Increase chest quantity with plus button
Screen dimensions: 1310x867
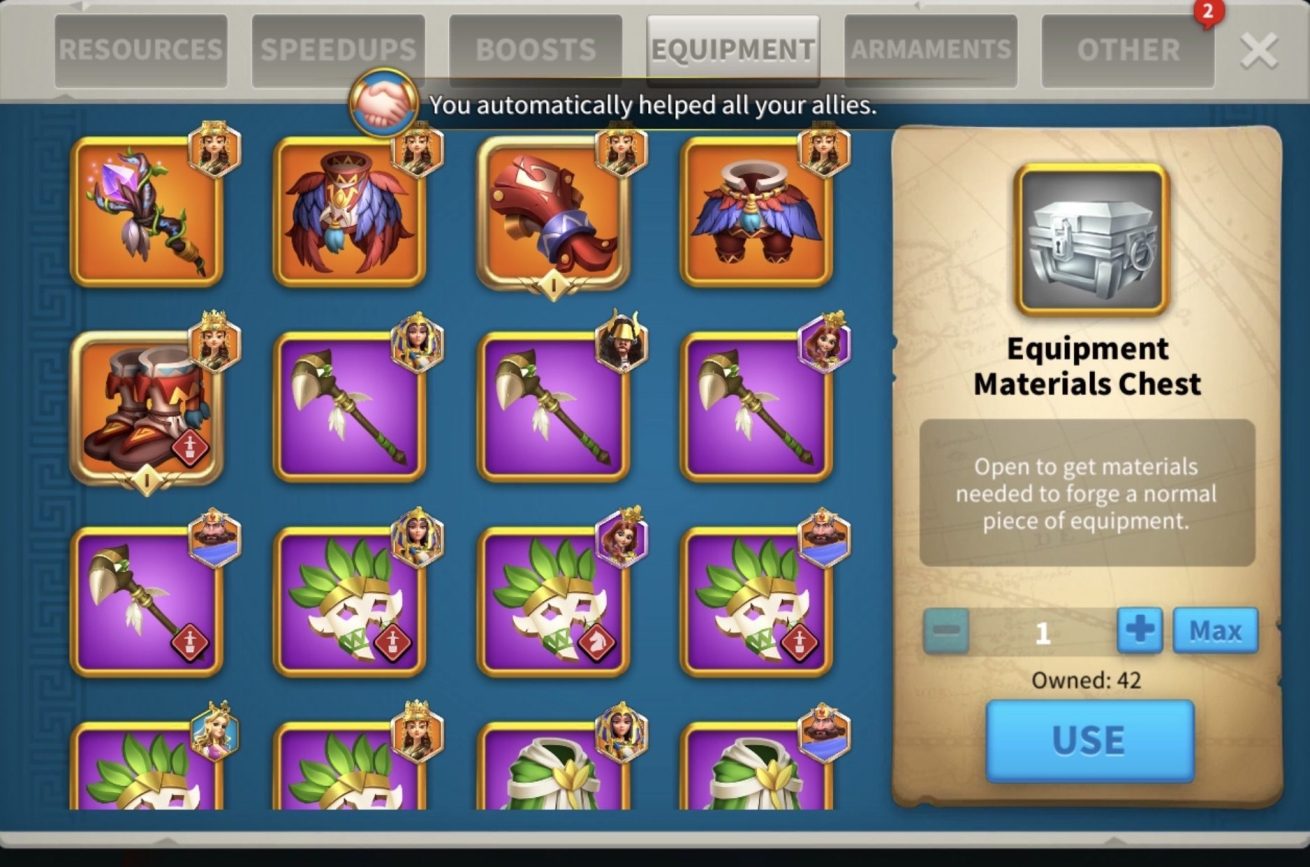[1140, 631]
